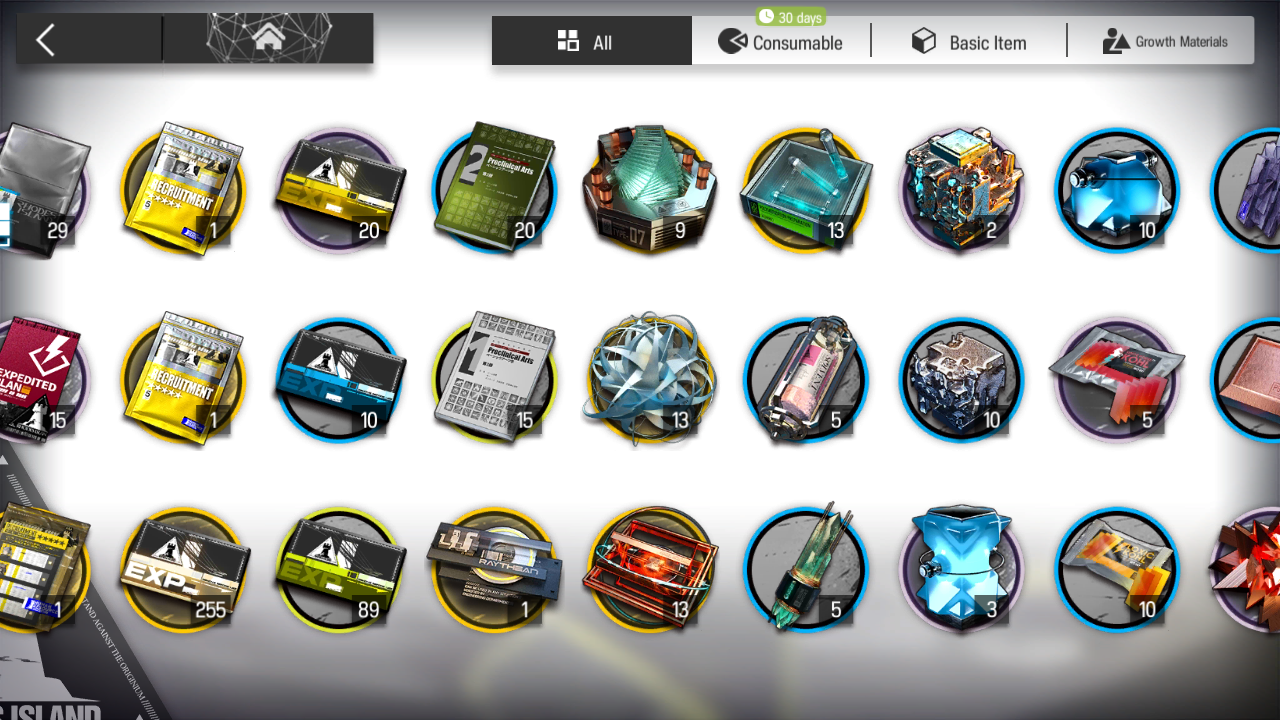Choose the pink vial item with 5
1280x720 pixels.
pos(806,379)
